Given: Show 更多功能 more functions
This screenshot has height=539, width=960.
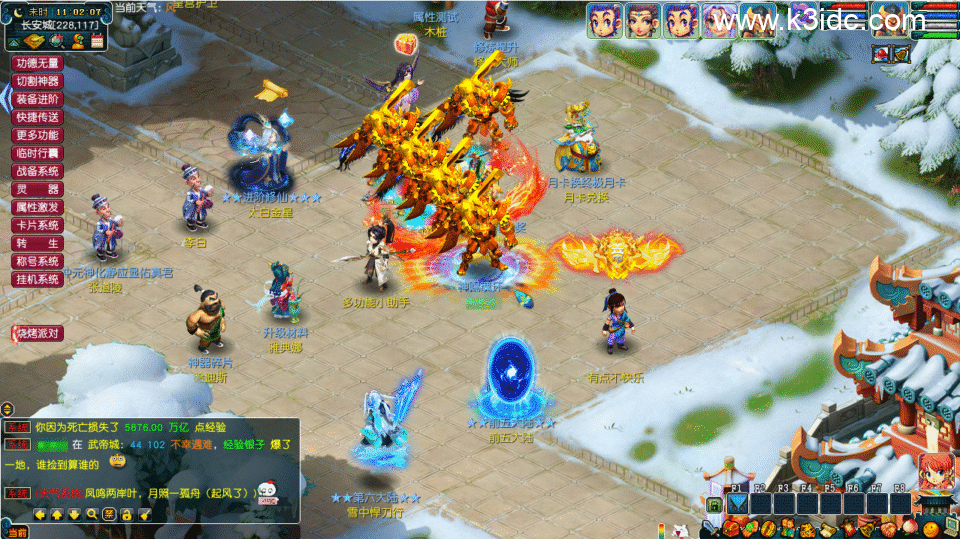Looking at the screenshot, I should [38, 135].
